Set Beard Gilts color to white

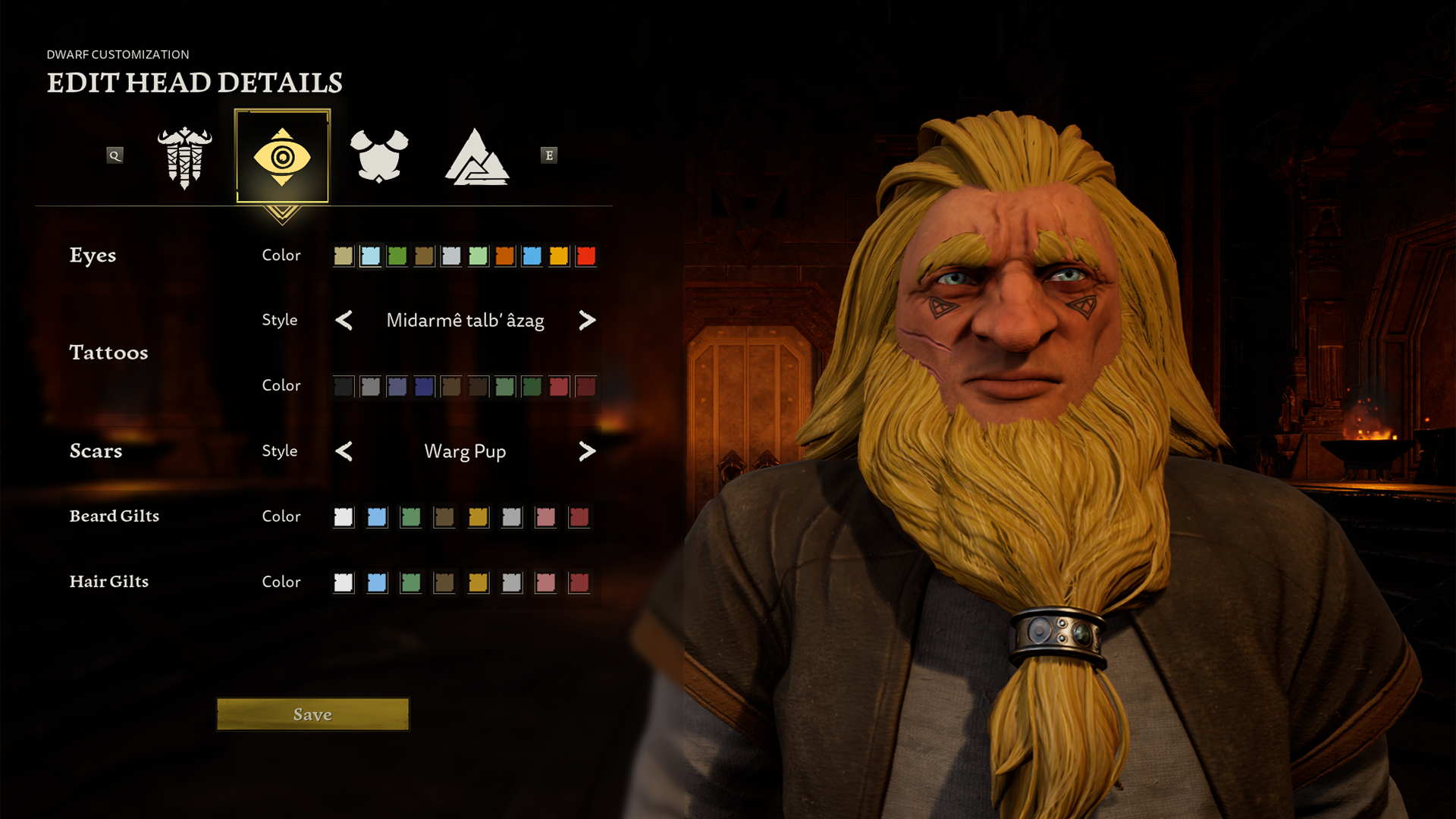tap(344, 517)
